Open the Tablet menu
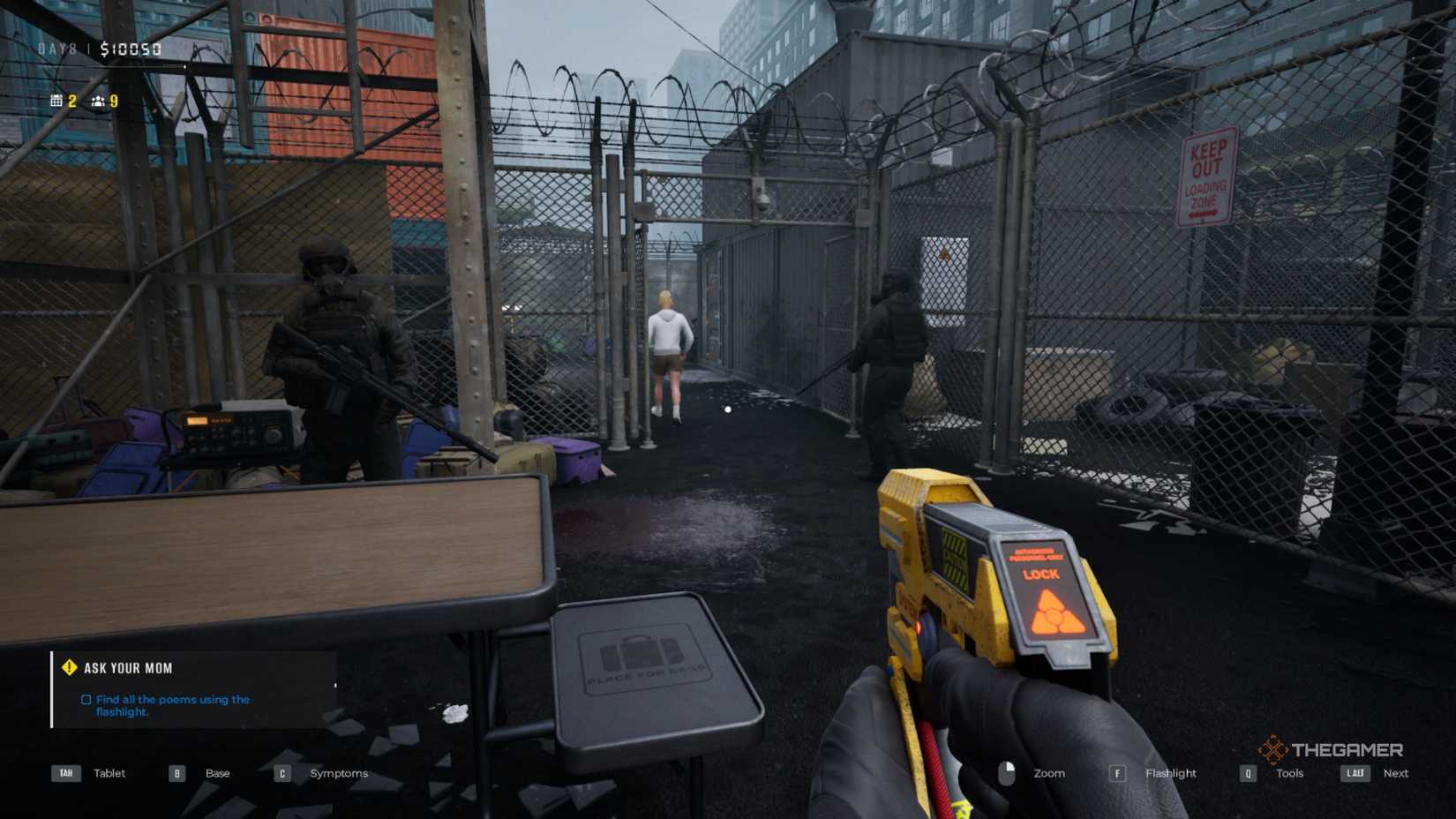 (109, 772)
